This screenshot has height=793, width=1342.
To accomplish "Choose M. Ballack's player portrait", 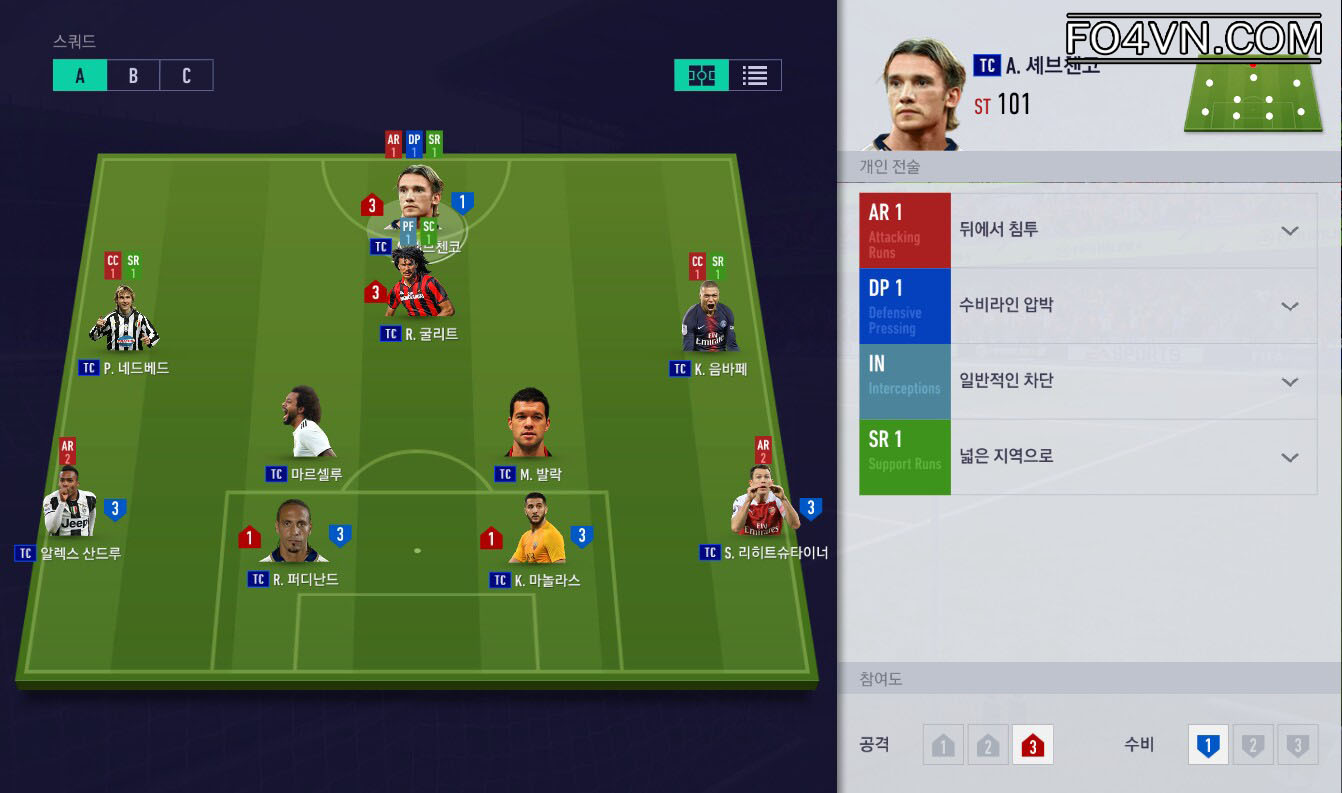I will [x=529, y=427].
